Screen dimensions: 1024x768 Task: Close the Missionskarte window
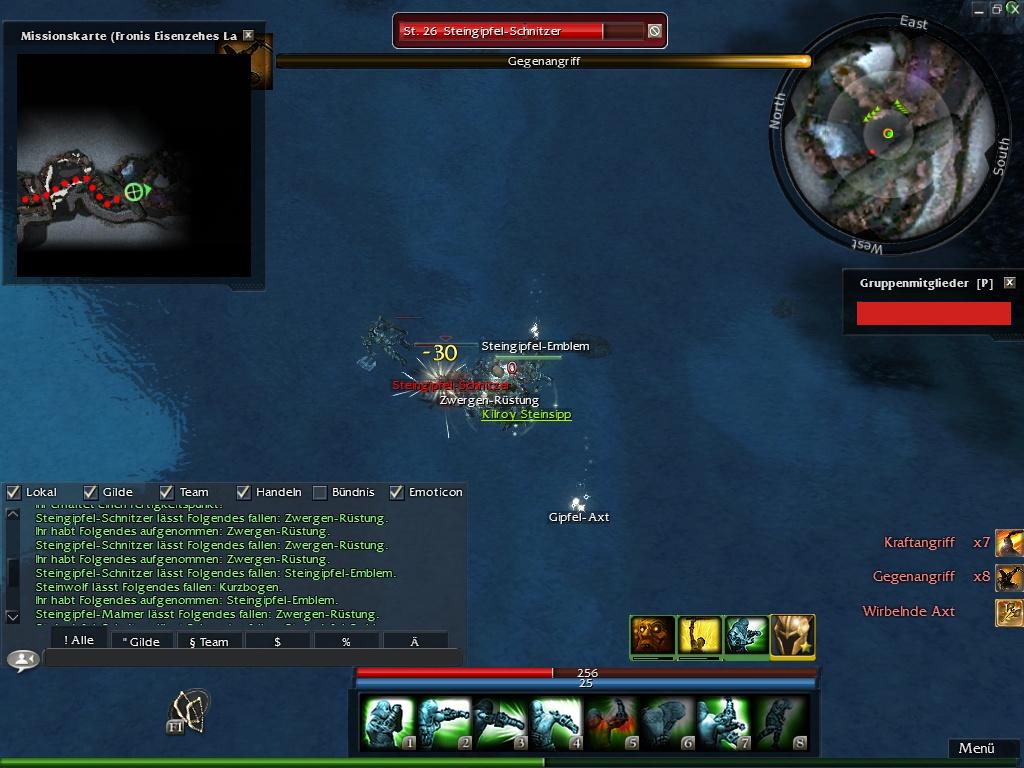(248, 36)
